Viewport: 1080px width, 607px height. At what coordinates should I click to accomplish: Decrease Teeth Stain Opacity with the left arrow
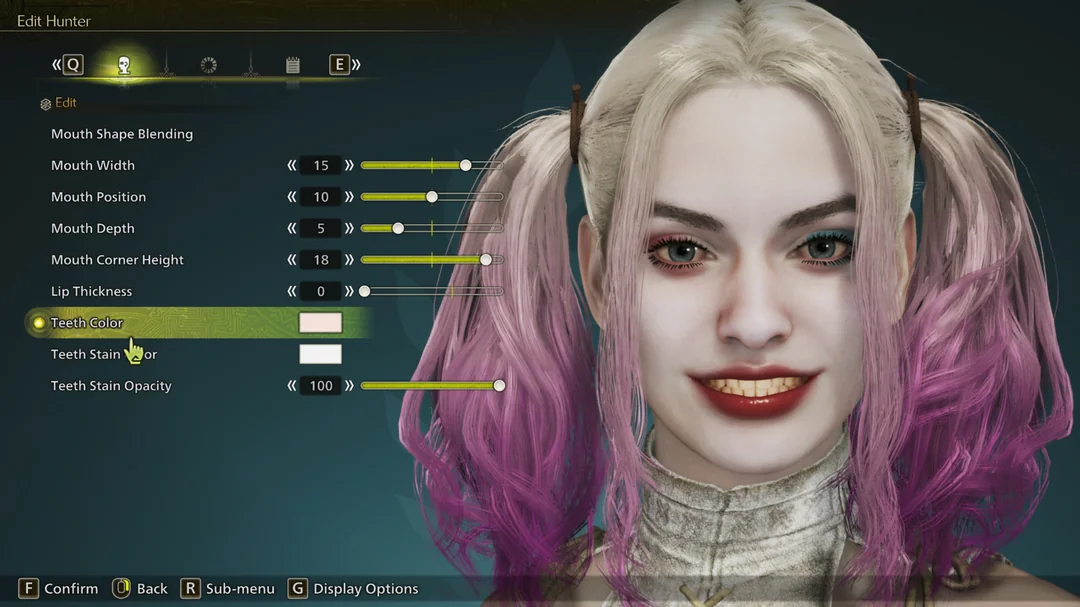click(292, 386)
